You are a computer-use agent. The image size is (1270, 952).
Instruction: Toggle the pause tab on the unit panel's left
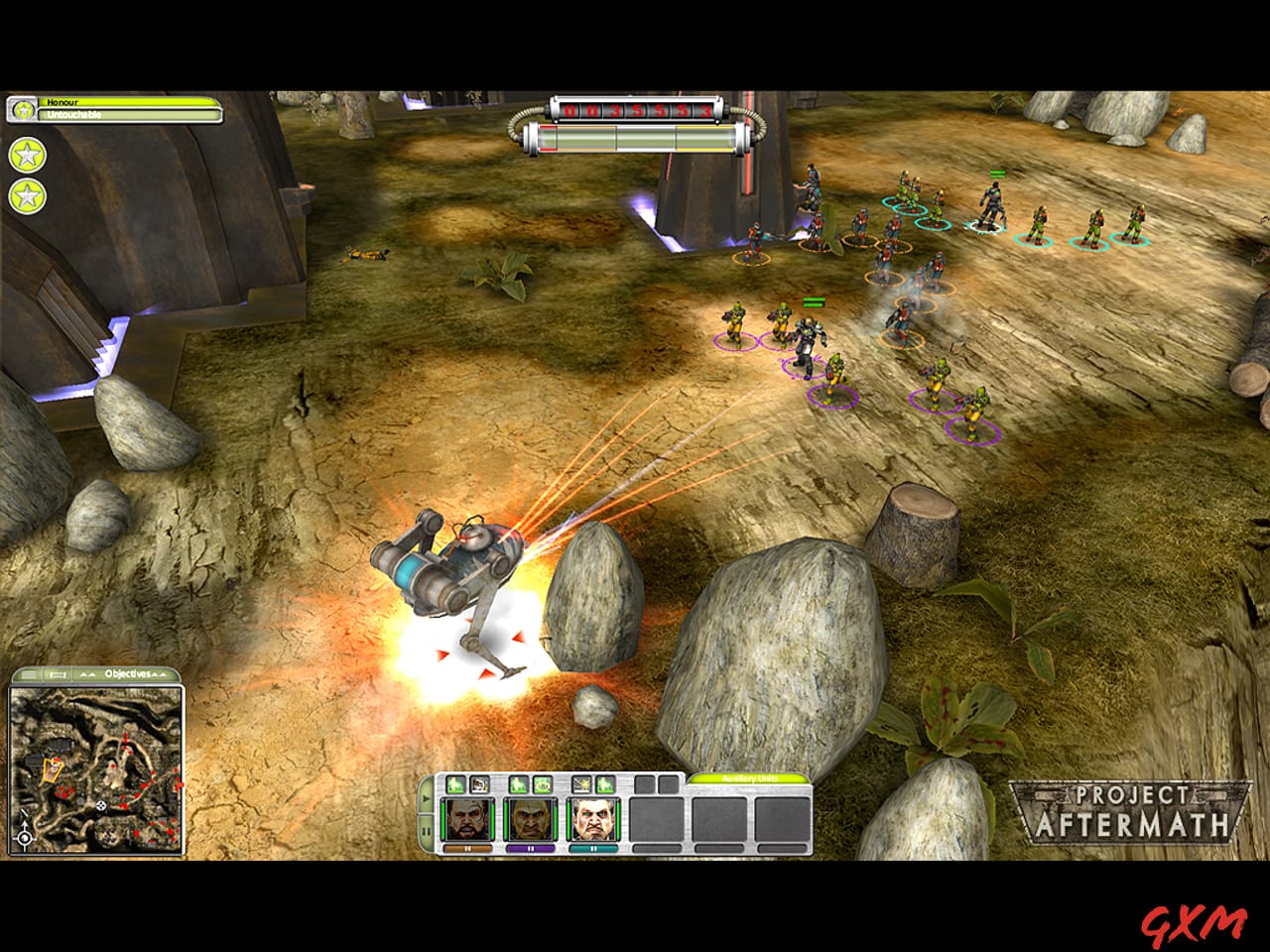point(426,828)
